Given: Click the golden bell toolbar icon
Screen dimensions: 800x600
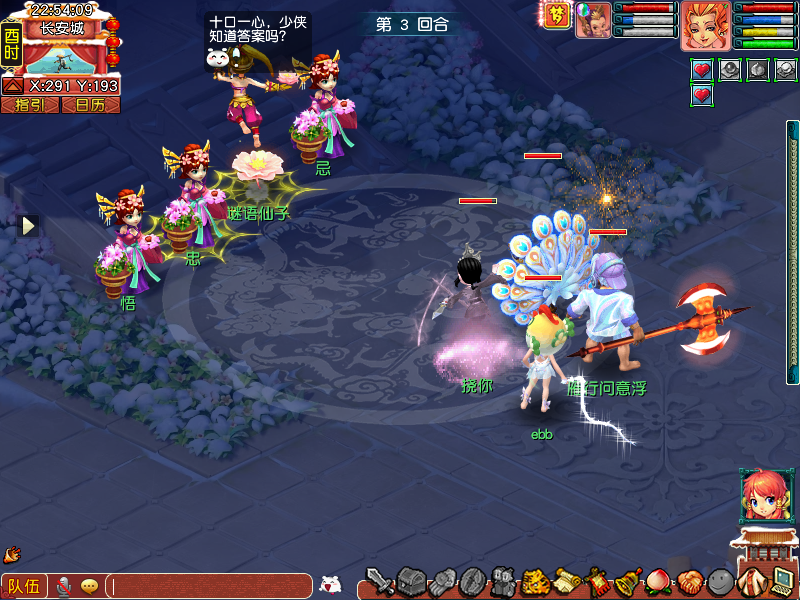Looking at the screenshot, I should tap(628, 581).
